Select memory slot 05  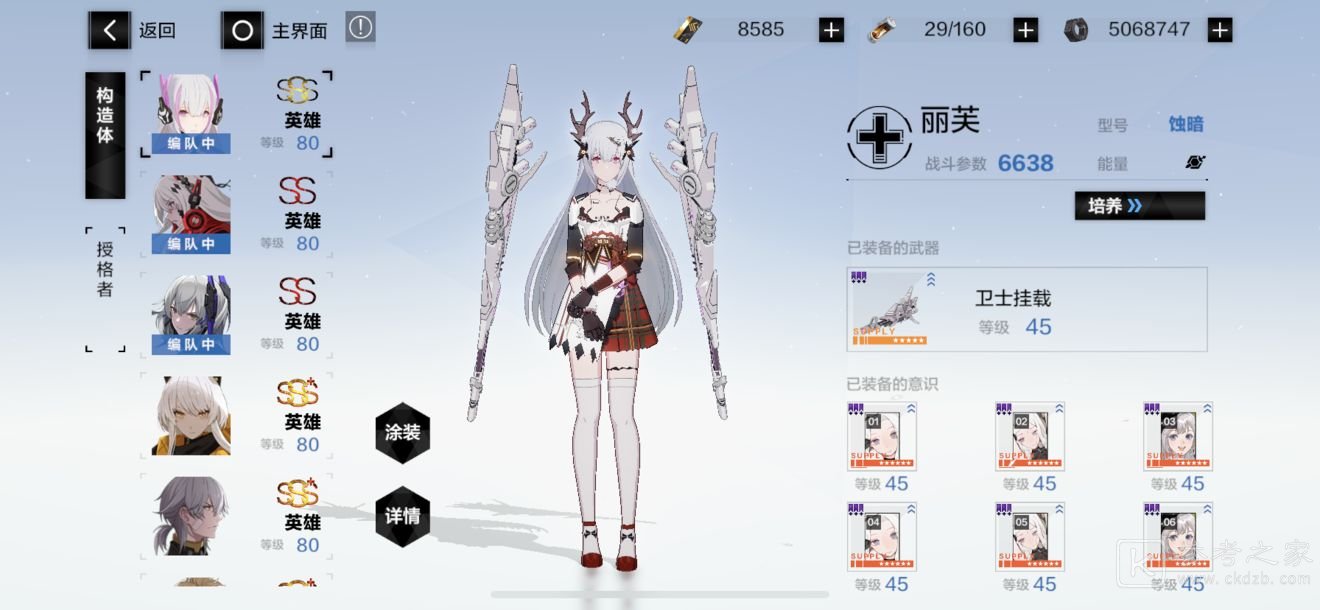coord(1029,536)
